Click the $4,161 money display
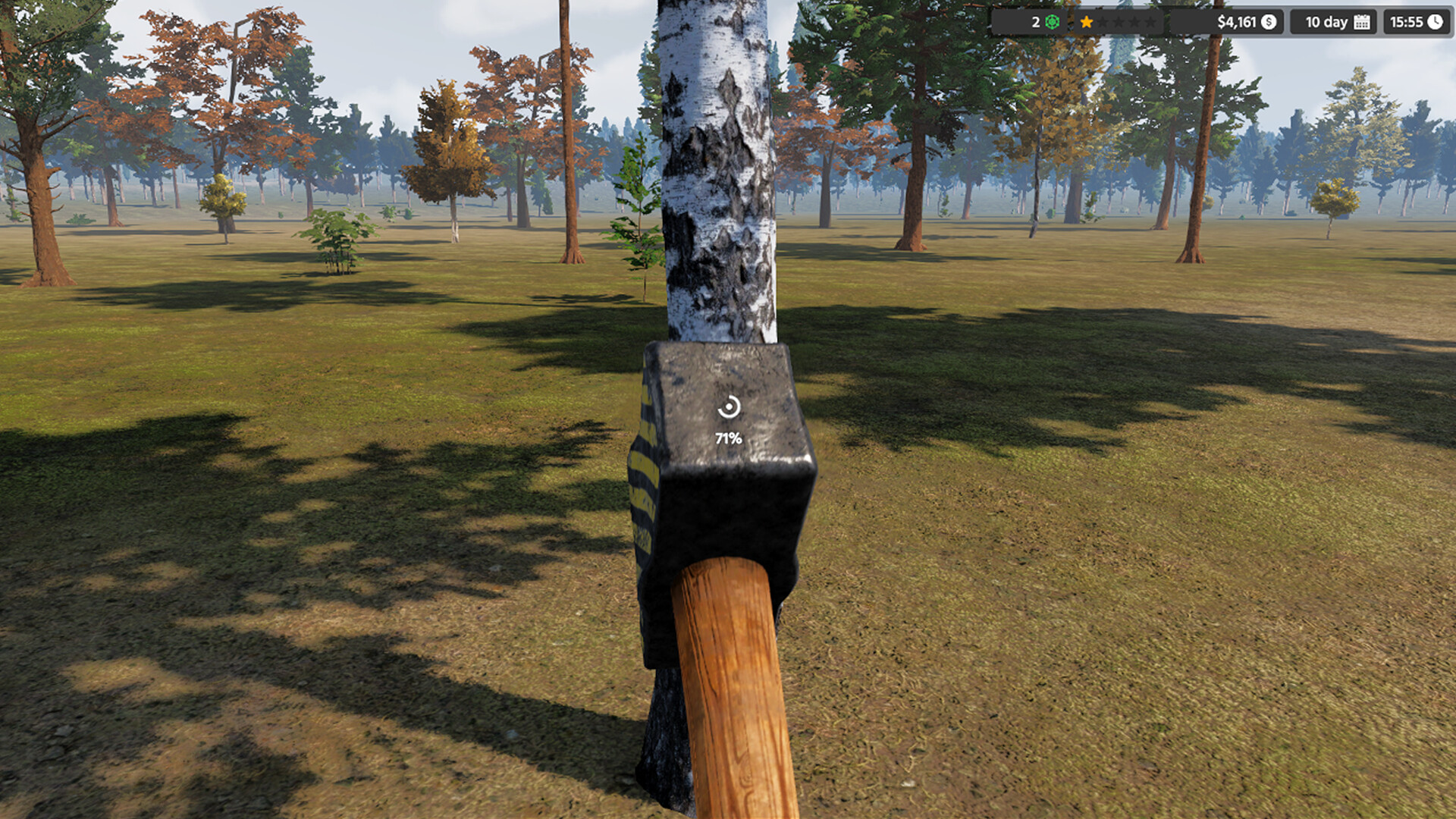This screenshot has height=819, width=1456. [x=1235, y=23]
